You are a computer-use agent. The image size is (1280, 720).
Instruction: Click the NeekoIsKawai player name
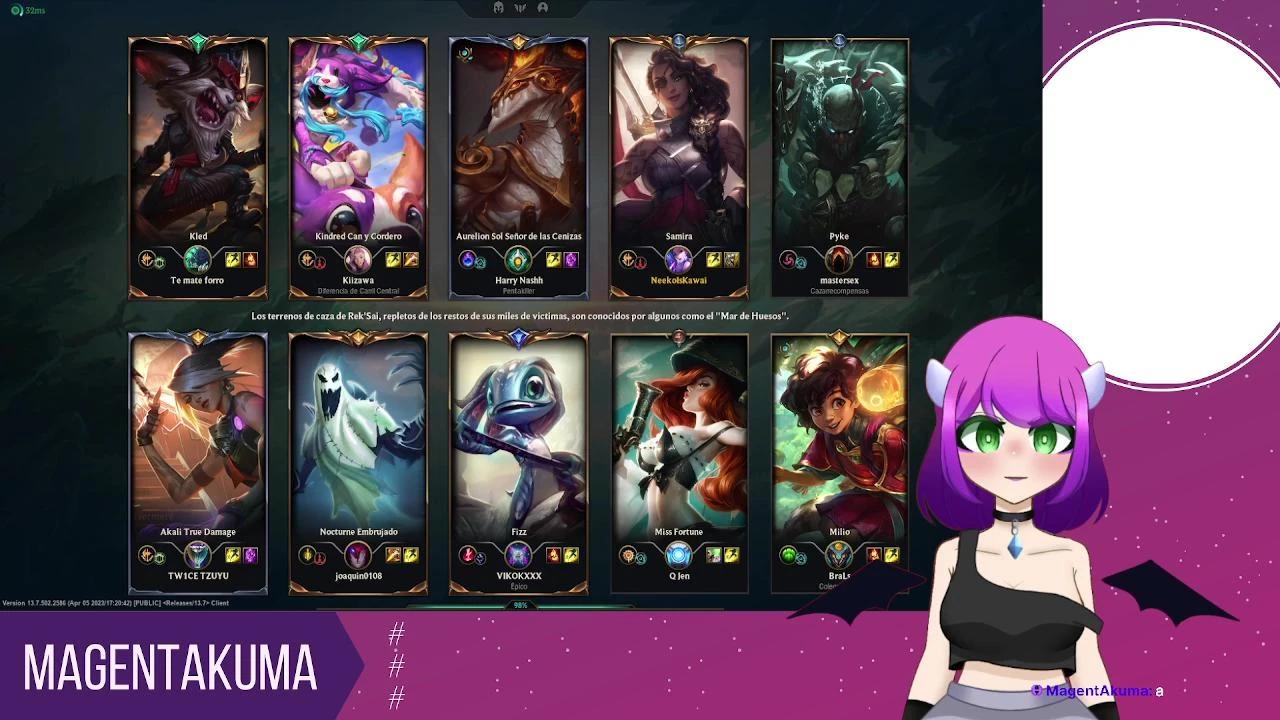(x=678, y=281)
